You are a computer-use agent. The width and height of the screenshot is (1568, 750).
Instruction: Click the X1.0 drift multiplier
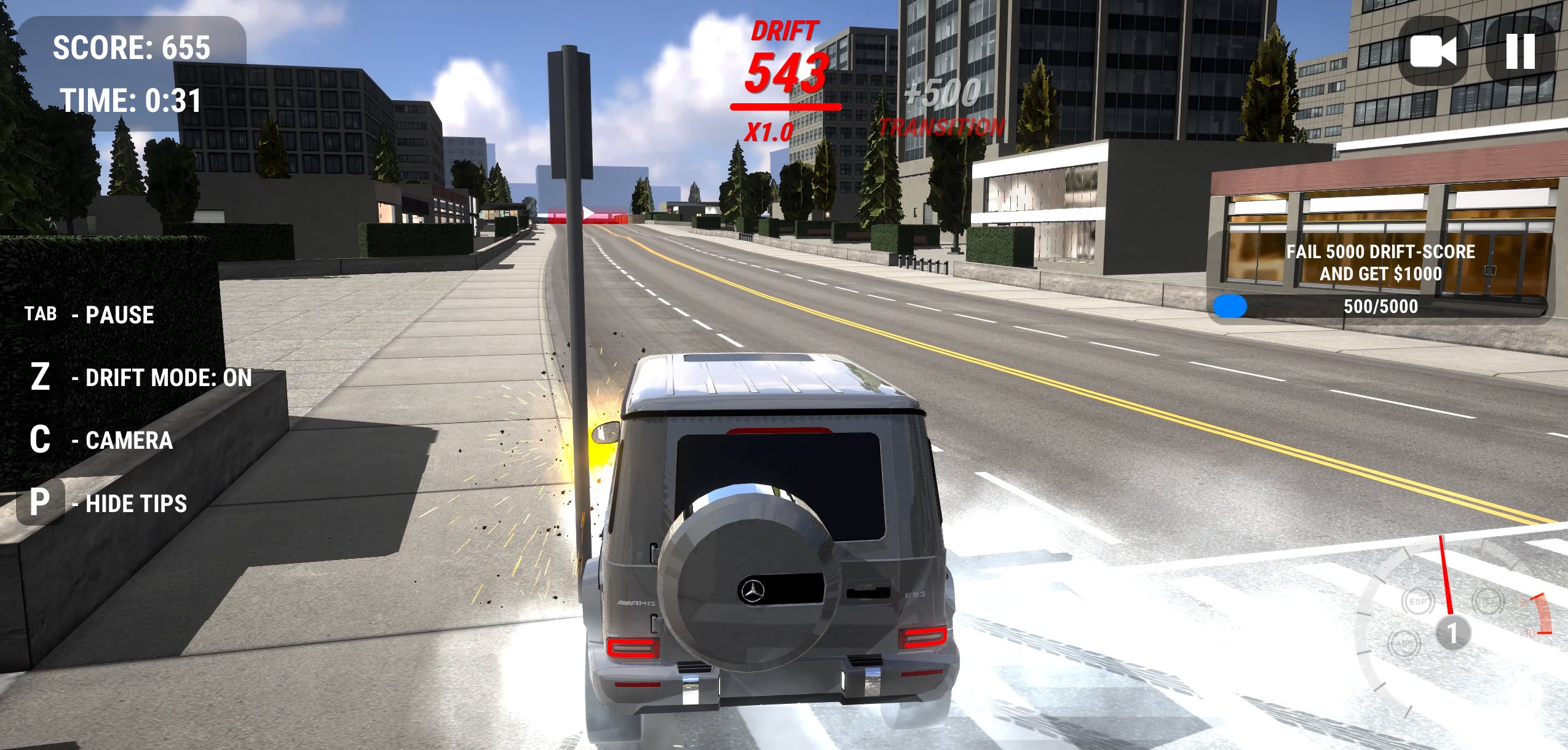pos(767,132)
